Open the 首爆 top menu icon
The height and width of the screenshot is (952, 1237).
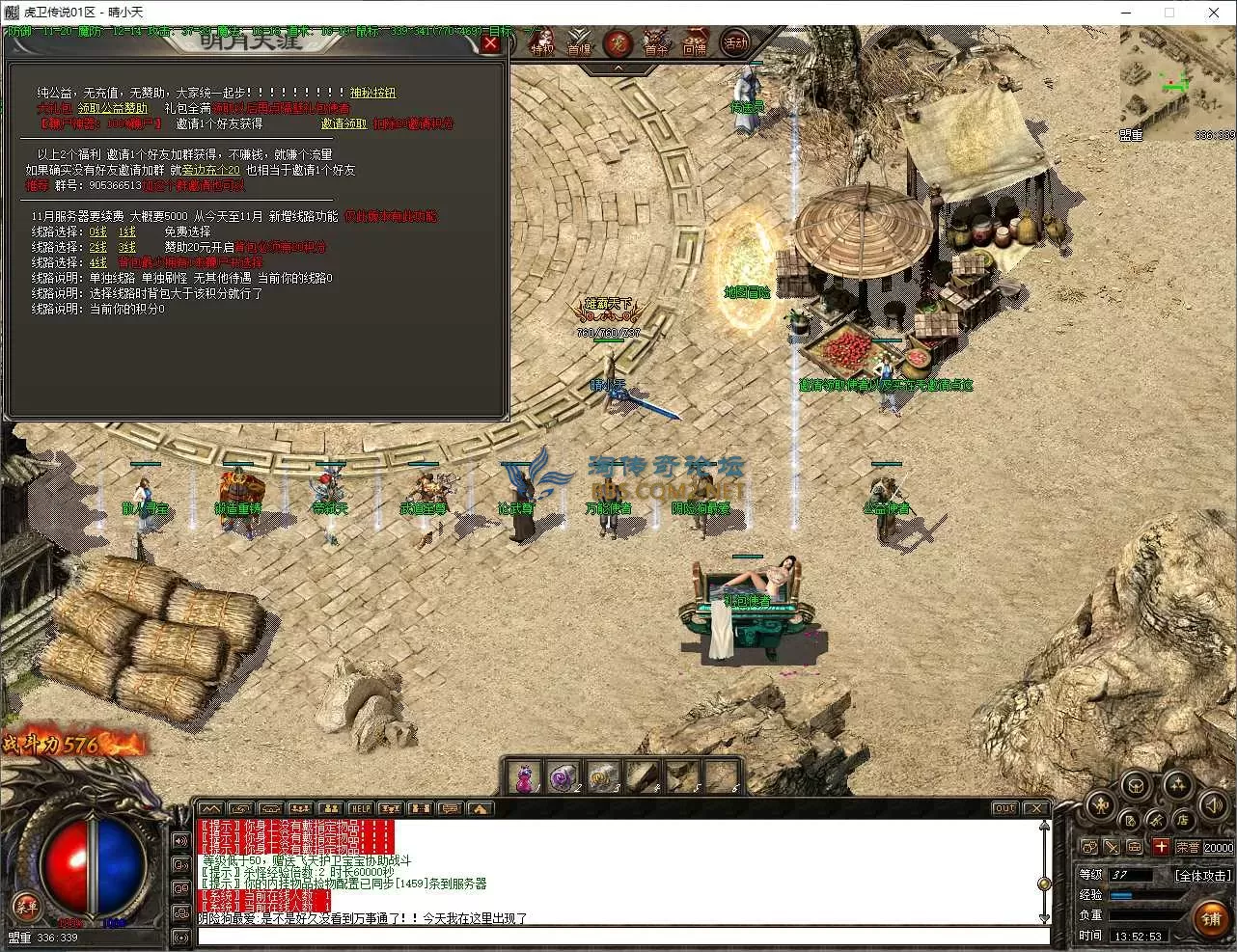click(x=579, y=44)
